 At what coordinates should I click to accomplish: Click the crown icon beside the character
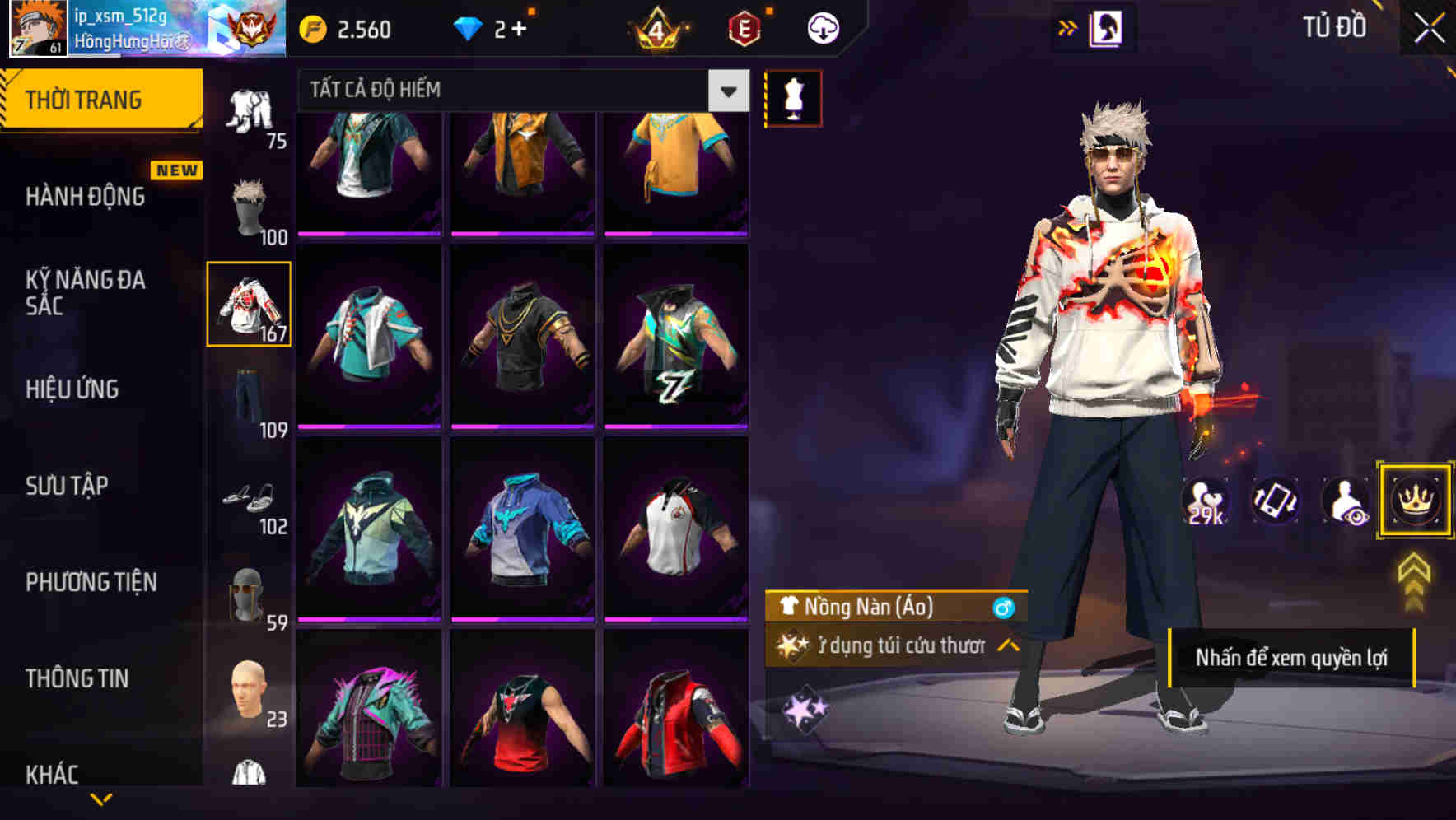[x=1414, y=501]
